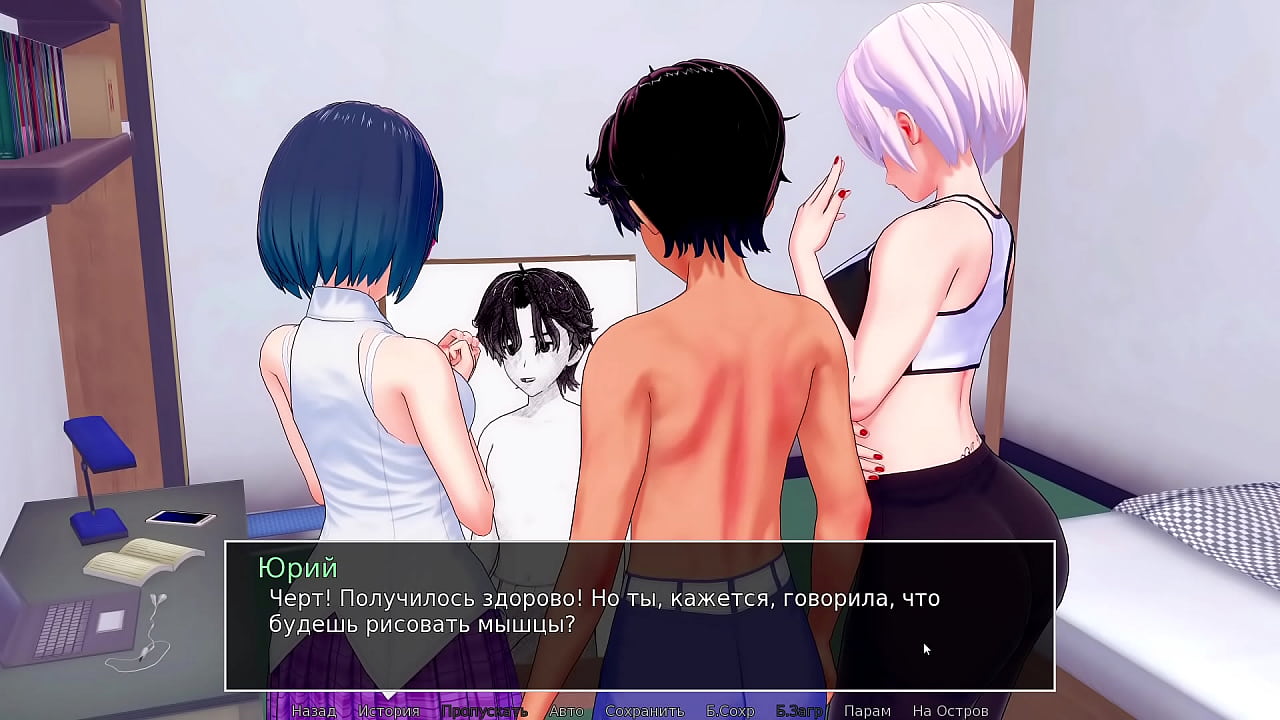Select the На Остров button

(950, 711)
